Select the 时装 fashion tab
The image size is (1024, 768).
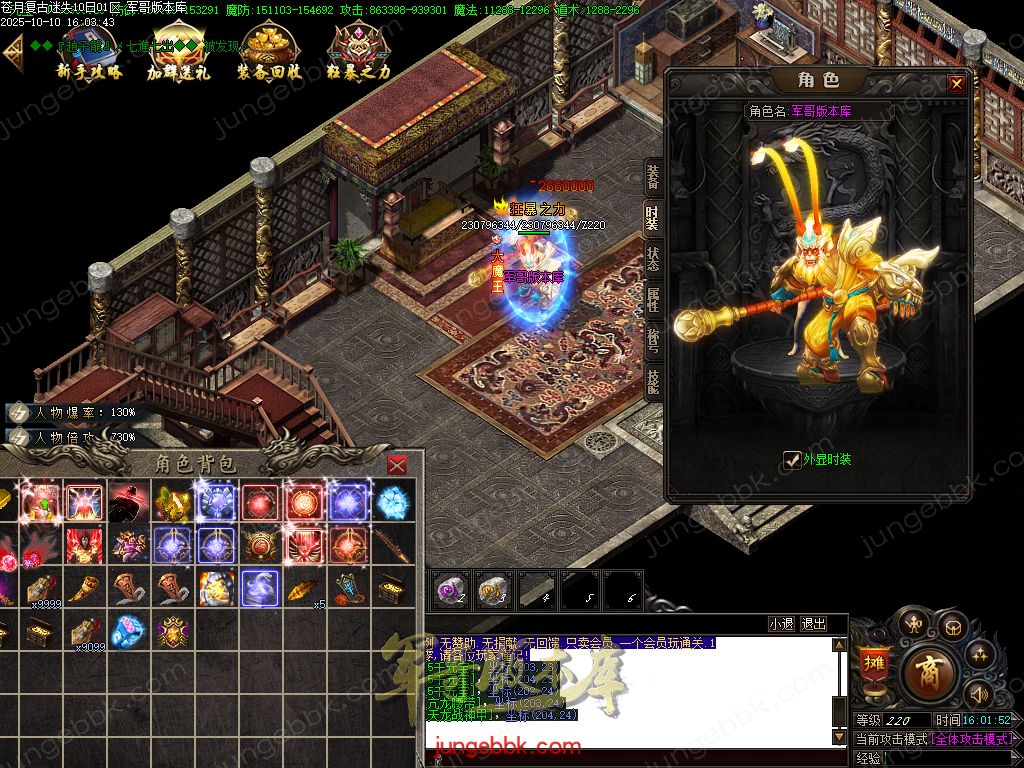[x=652, y=218]
